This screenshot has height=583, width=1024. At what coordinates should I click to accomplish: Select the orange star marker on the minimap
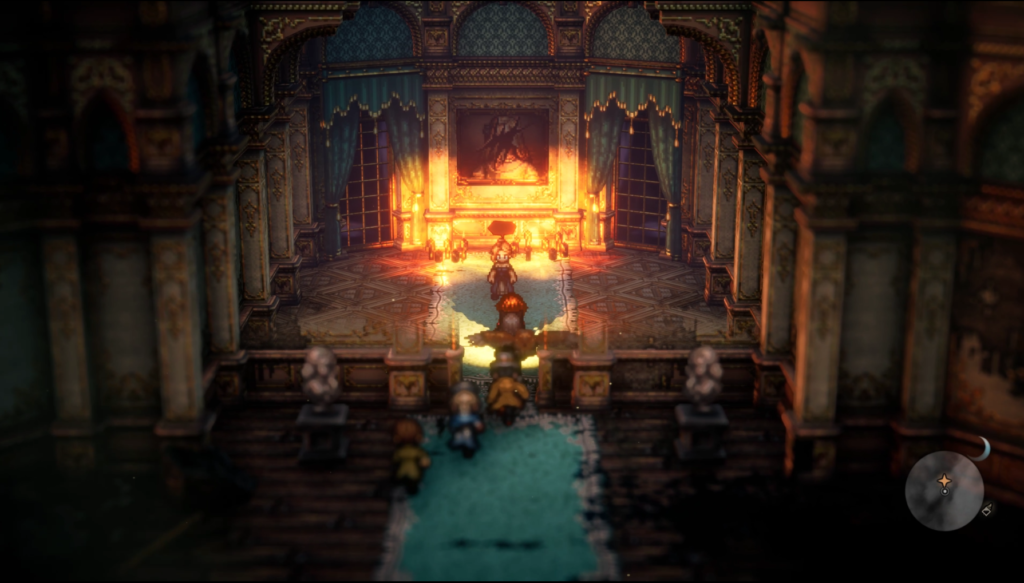point(944,482)
